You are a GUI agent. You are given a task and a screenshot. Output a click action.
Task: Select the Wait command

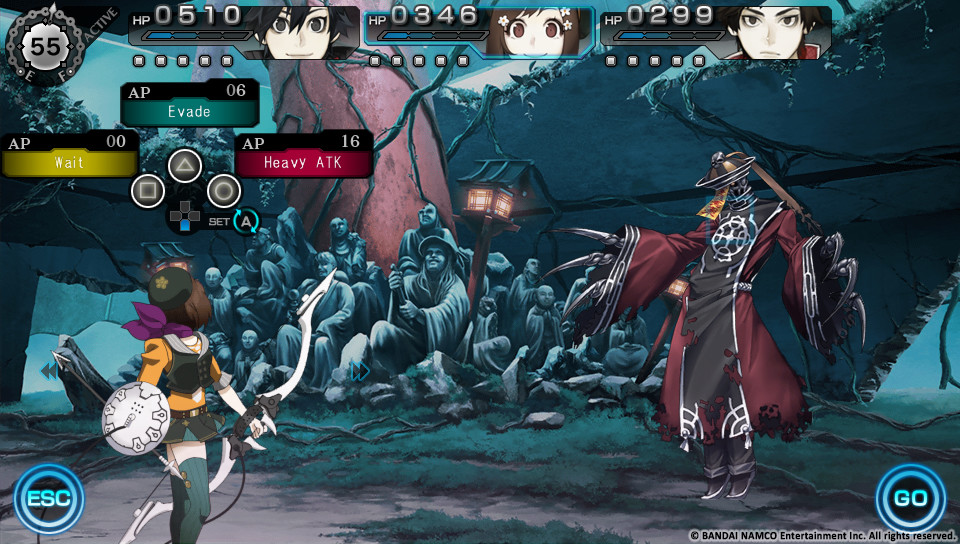(68, 161)
